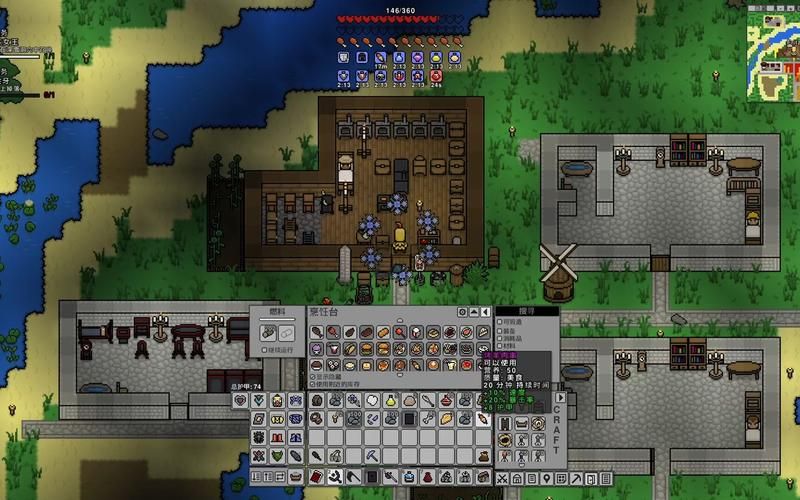Toggle the show hidden recipes checkbox
This screenshot has height=500, width=800.
(x=312, y=376)
